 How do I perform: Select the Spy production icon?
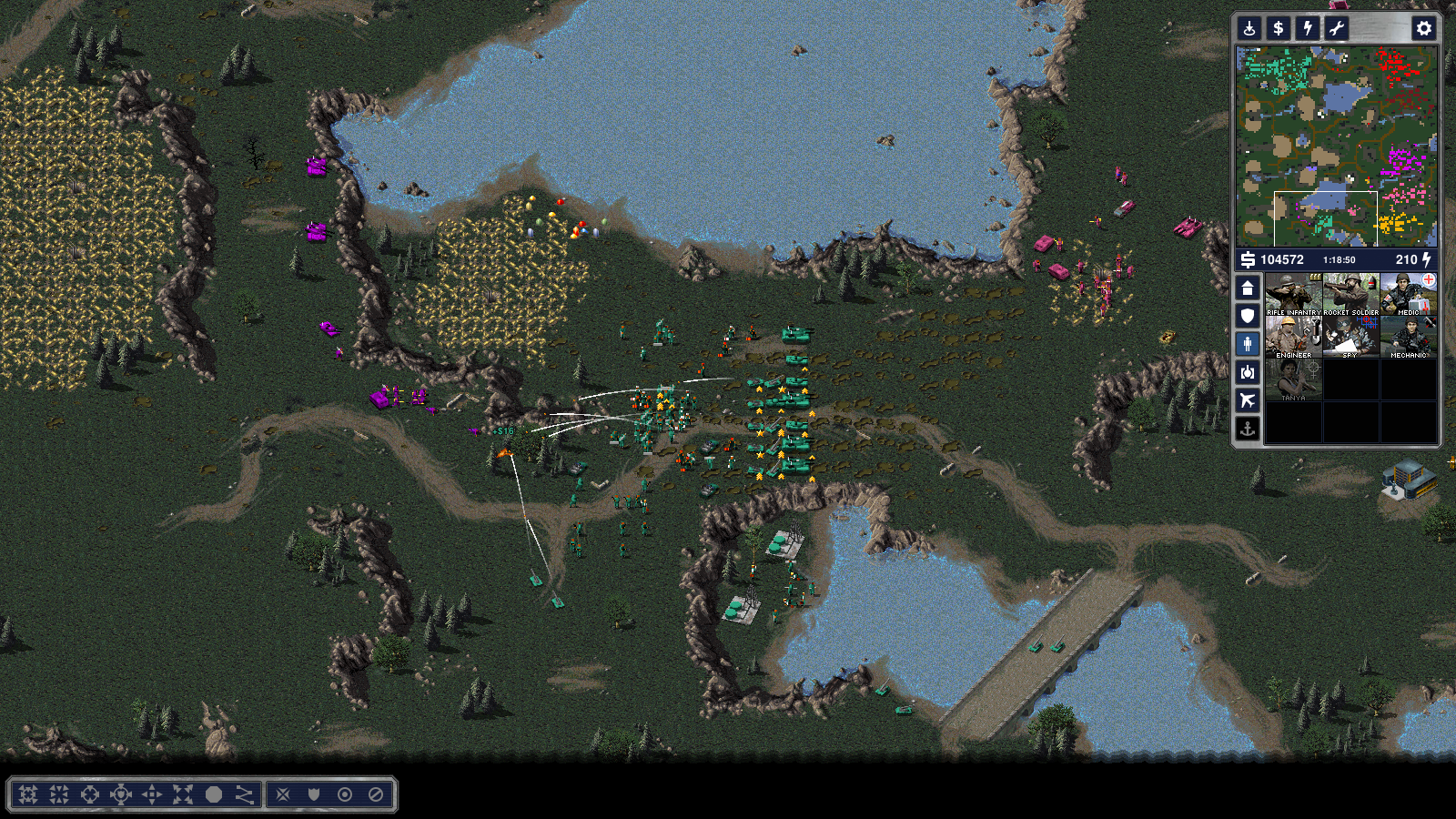click(1350, 337)
